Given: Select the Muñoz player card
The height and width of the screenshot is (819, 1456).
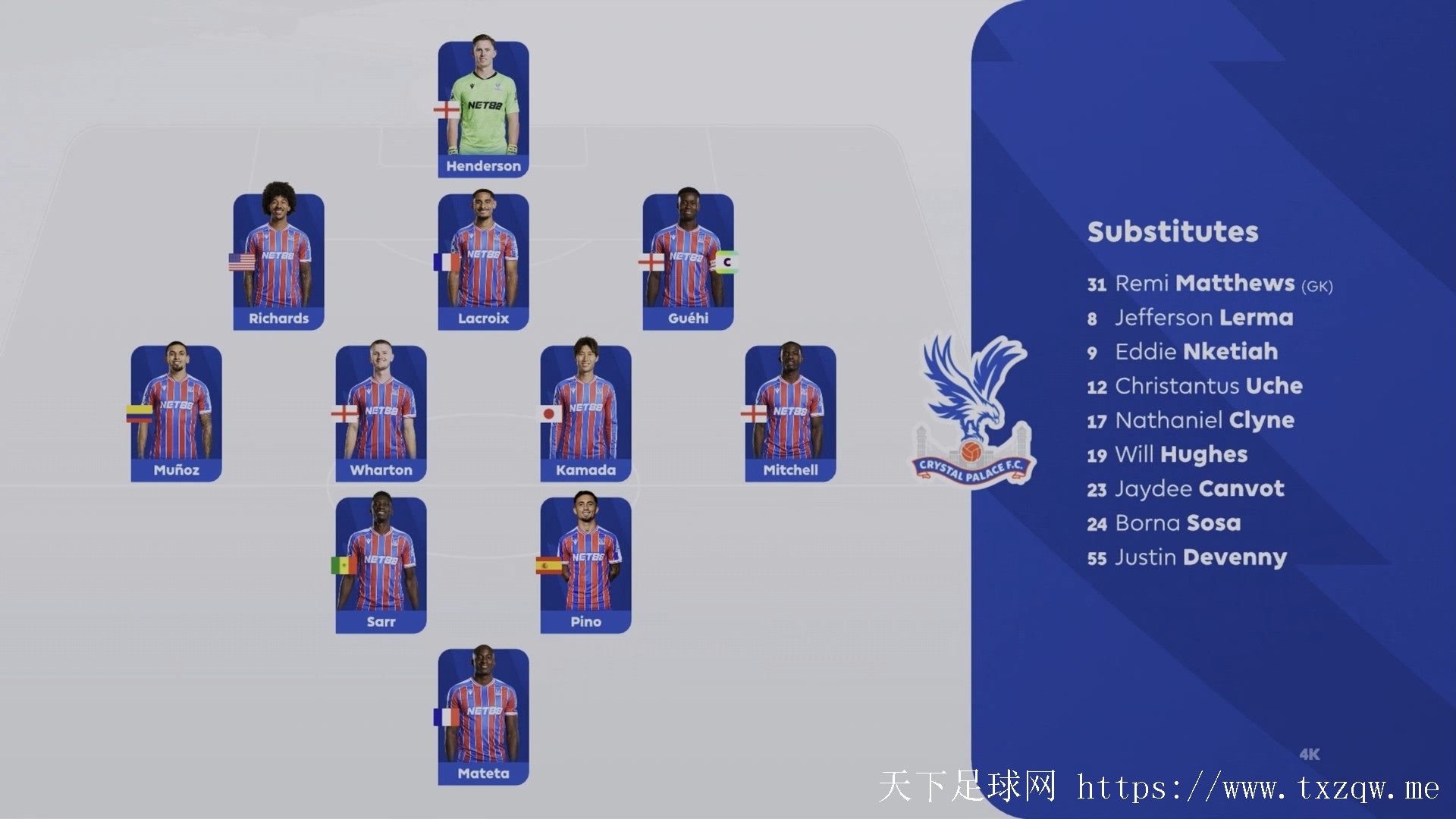Looking at the screenshot, I should pos(176,413).
